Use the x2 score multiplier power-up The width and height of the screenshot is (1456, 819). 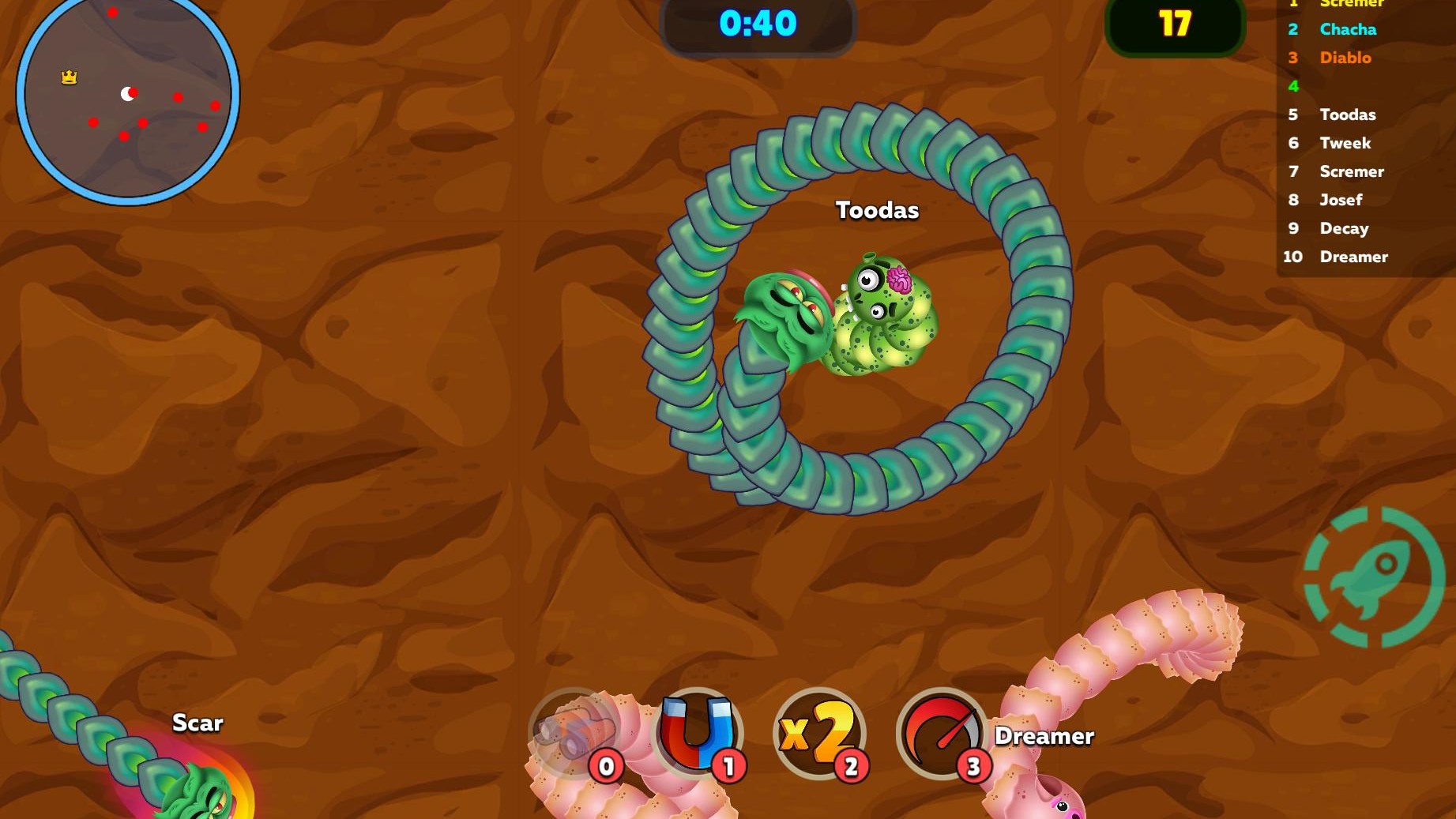(x=819, y=734)
